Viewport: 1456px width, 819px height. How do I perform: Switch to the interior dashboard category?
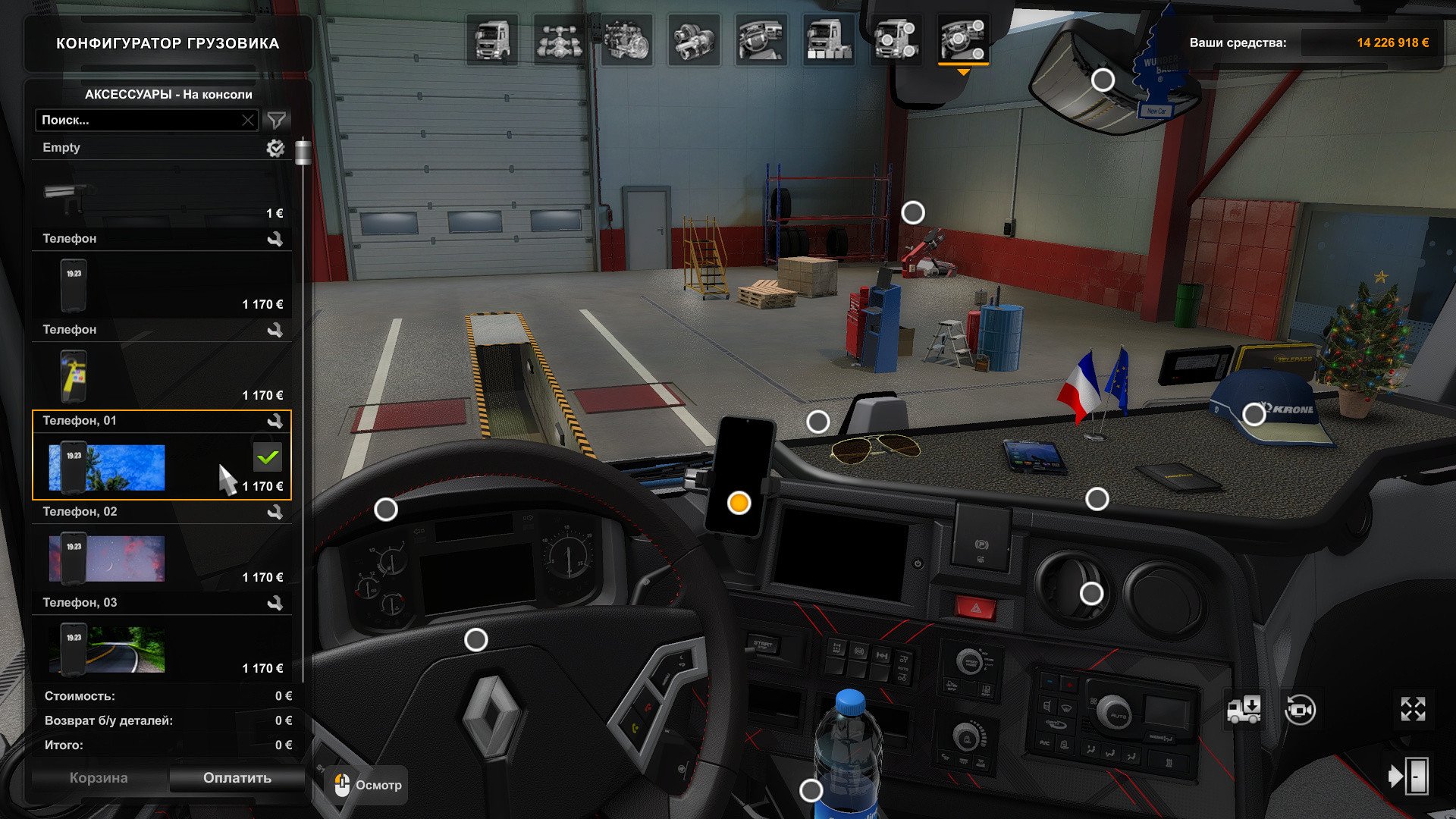761,40
